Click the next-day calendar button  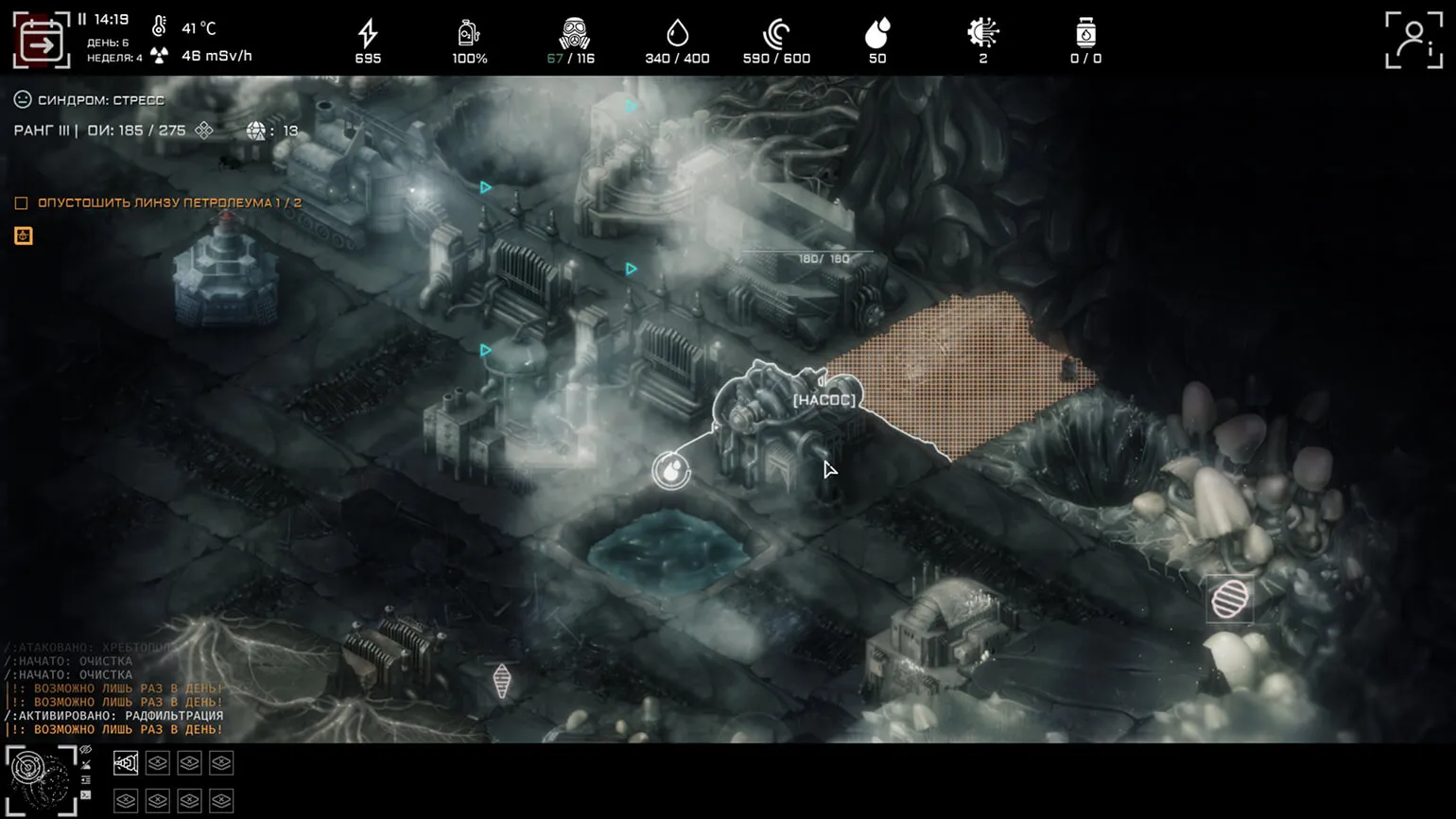pos(42,41)
